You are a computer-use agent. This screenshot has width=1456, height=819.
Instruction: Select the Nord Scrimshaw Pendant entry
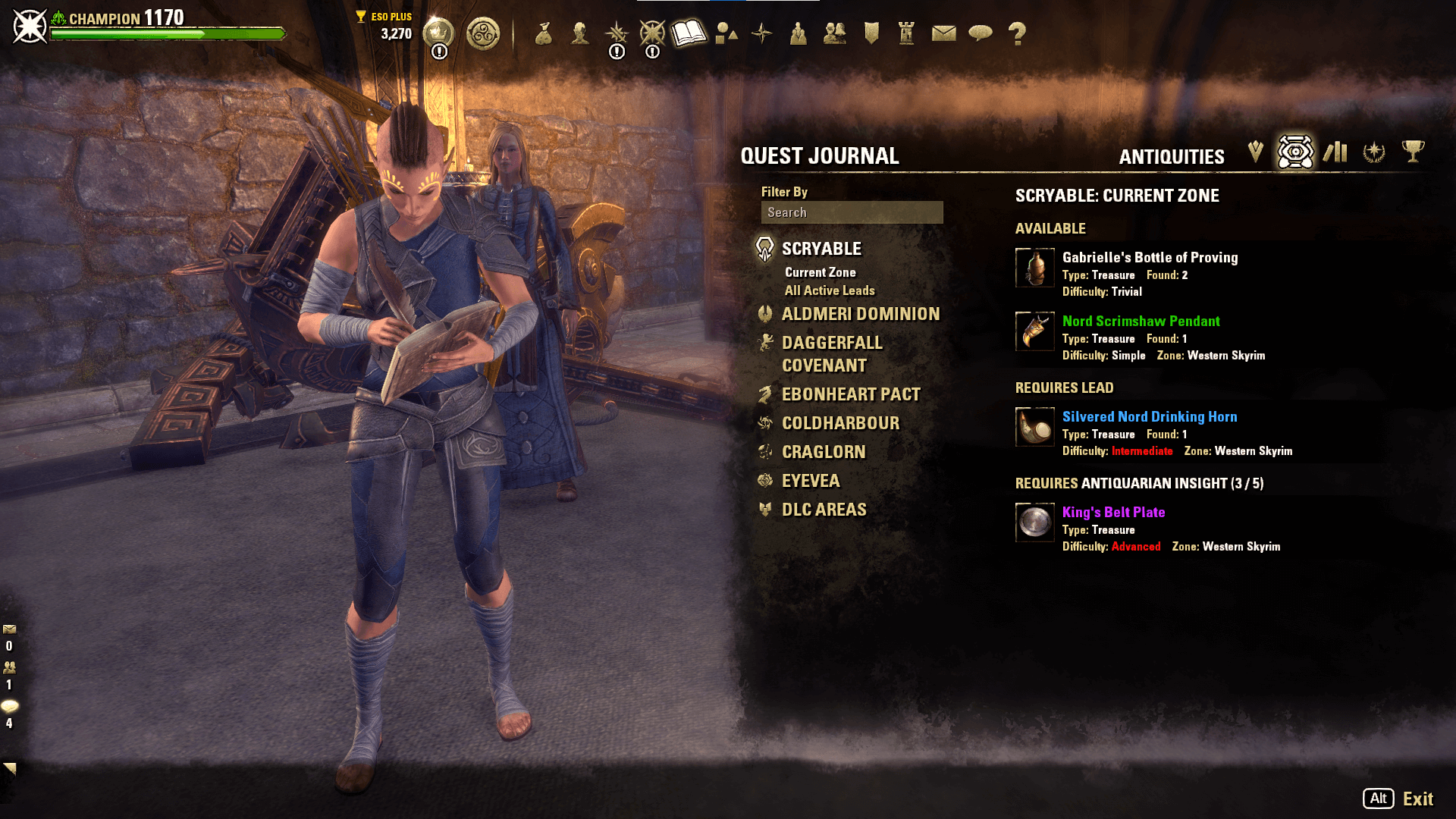pyautogui.click(x=1140, y=321)
